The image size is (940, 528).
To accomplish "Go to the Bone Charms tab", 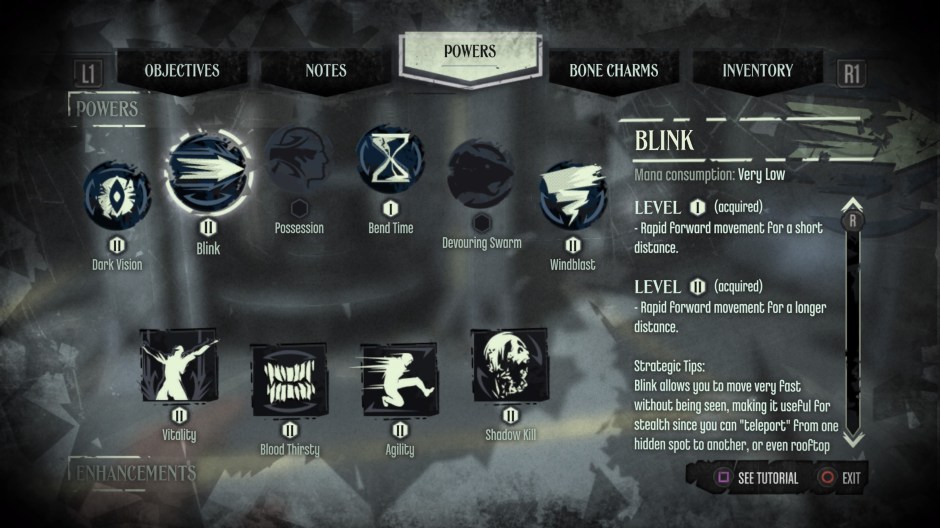I will click(x=613, y=71).
